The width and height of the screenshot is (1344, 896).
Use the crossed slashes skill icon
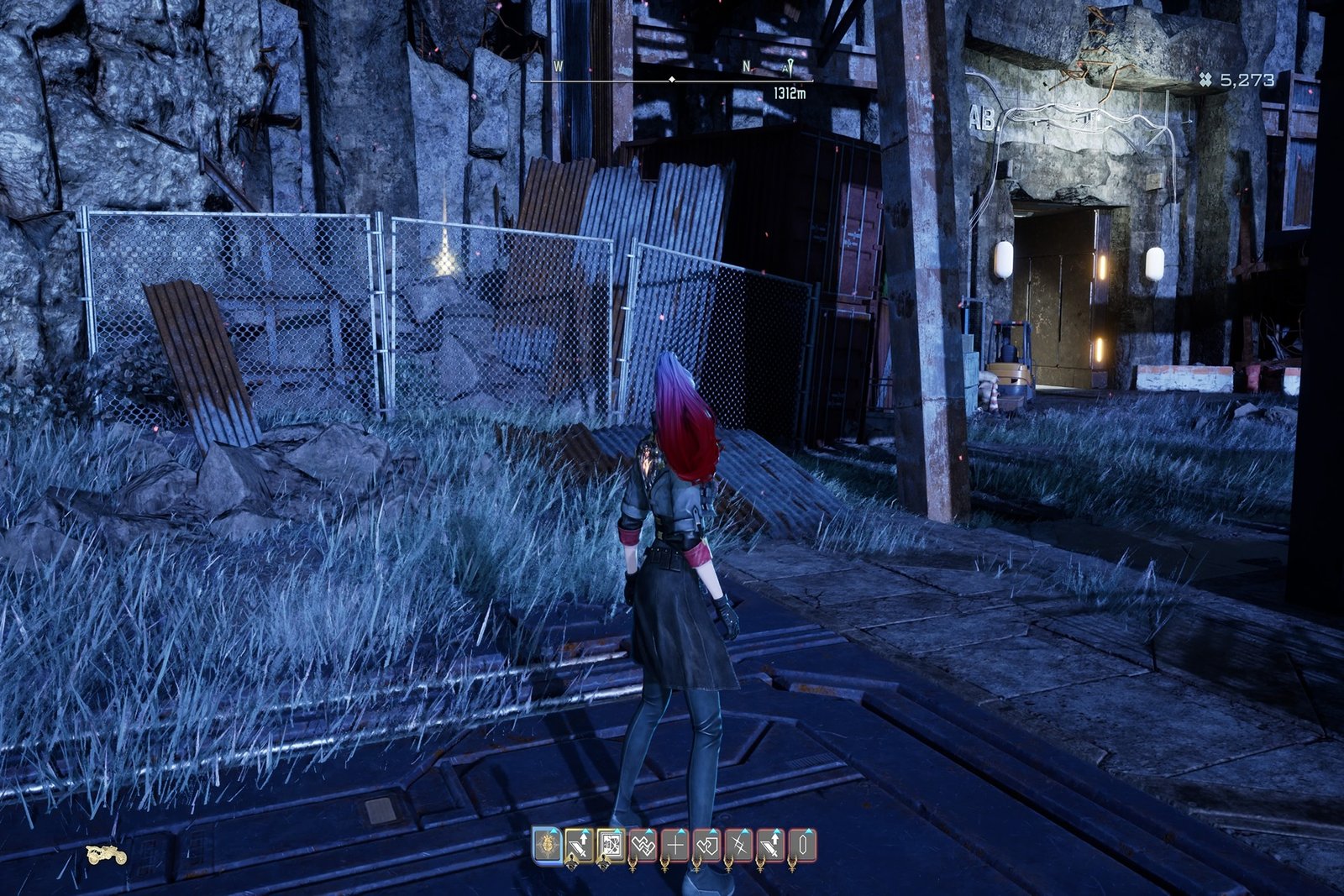click(738, 845)
